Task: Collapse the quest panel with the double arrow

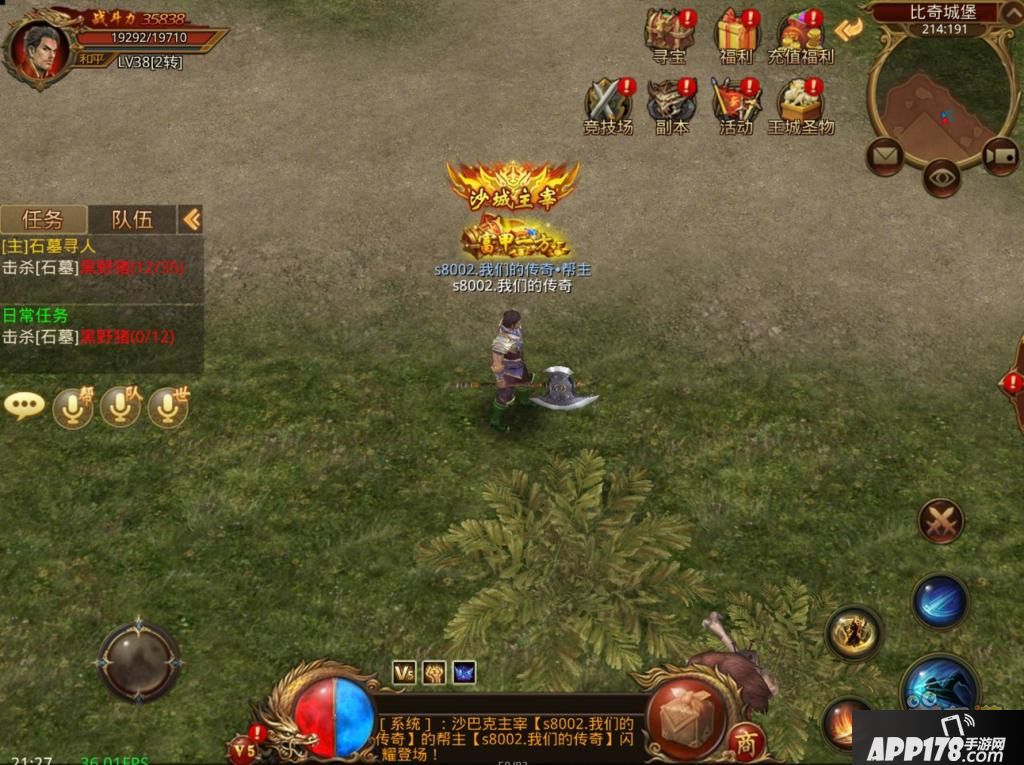Action: point(191,219)
